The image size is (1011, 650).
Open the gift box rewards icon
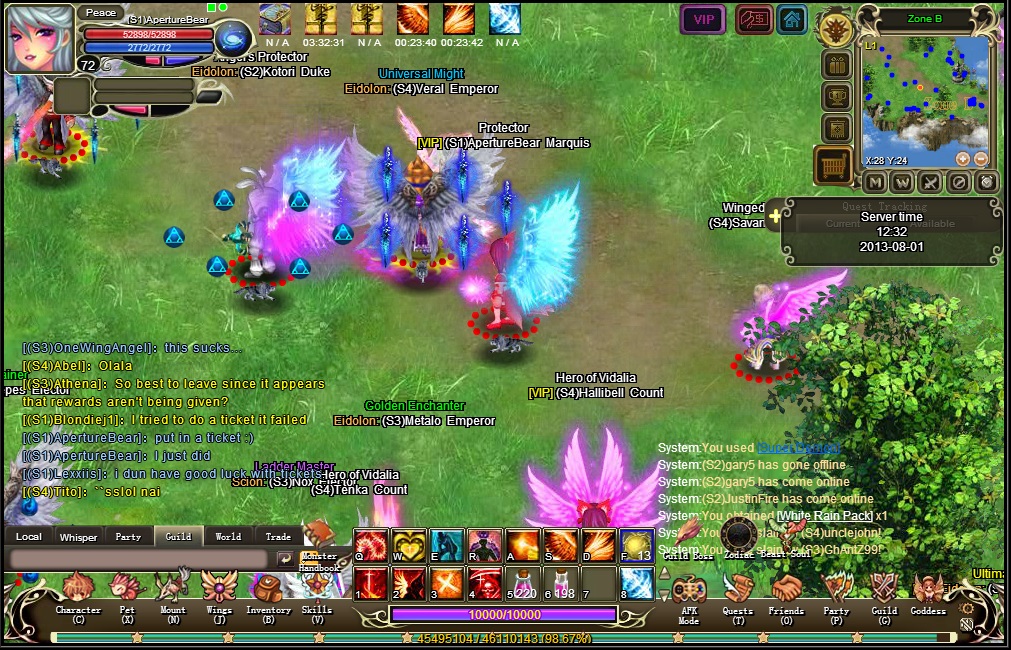836,66
